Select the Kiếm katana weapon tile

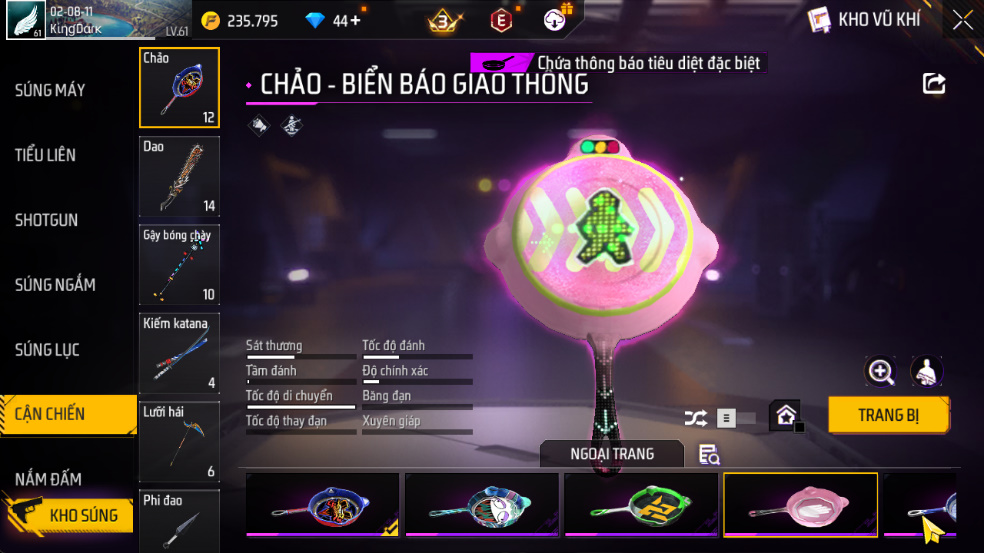(179, 353)
